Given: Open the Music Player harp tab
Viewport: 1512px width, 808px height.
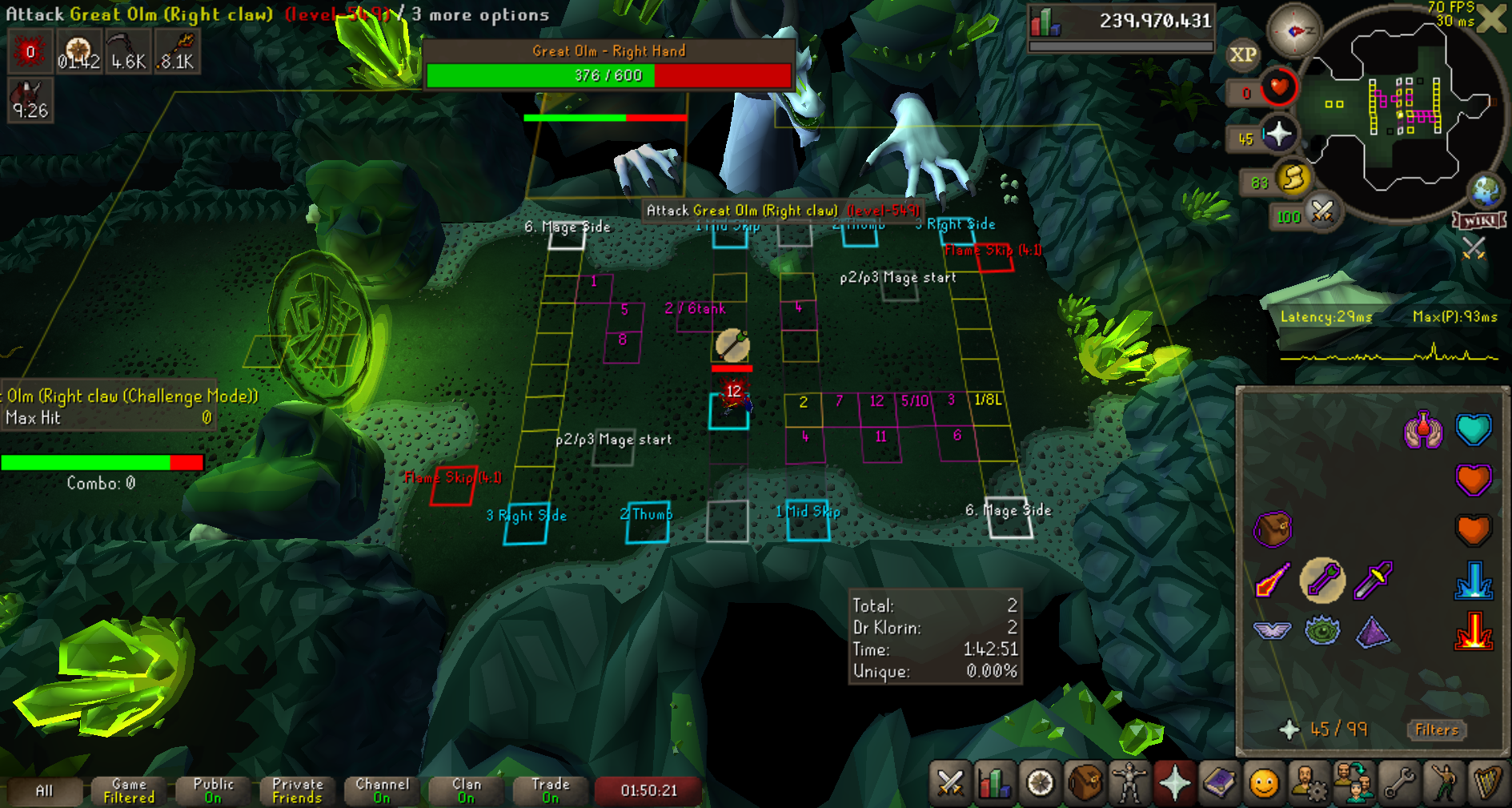Looking at the screenshot, I should click(x=1488, y=783).
